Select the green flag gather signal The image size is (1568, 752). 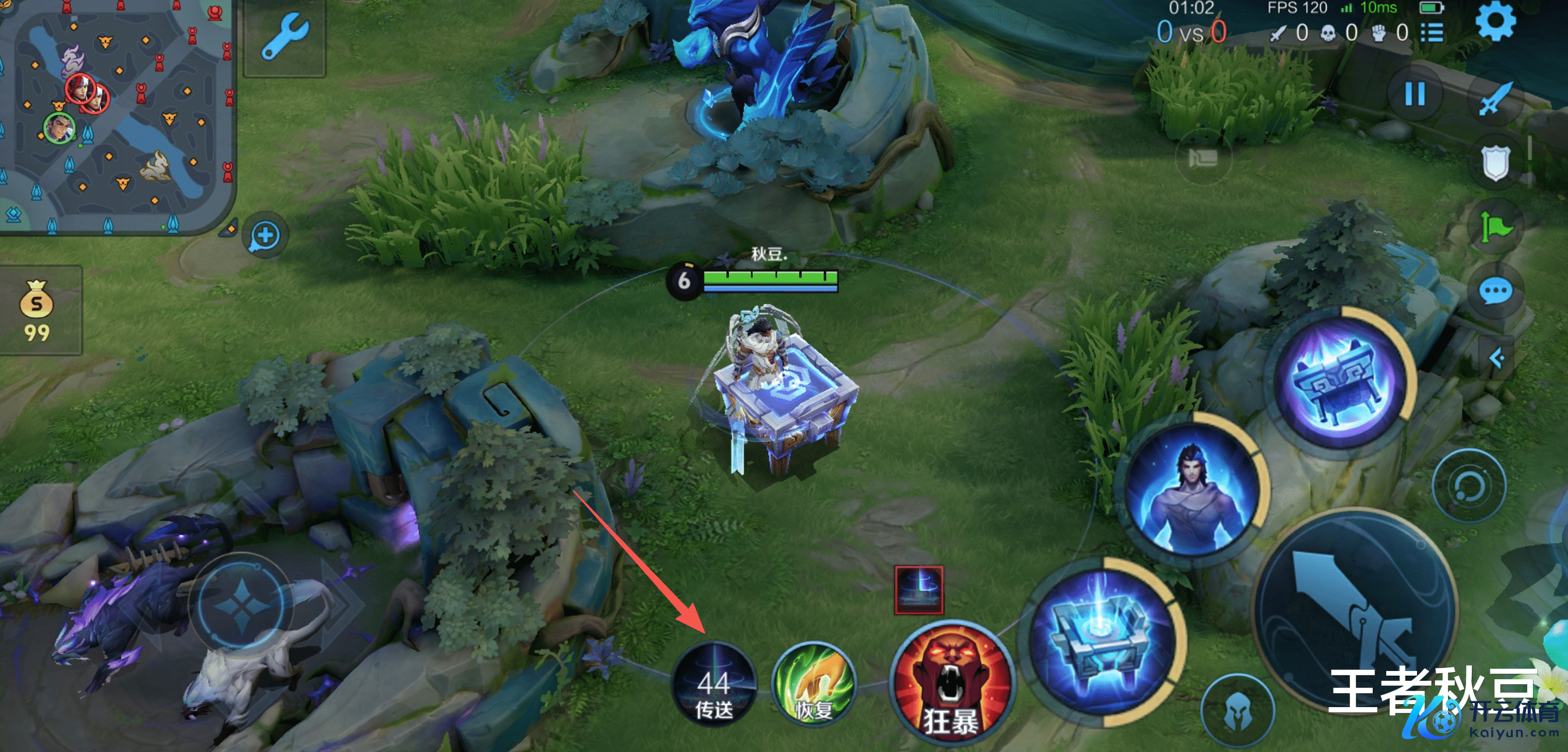coord(1495,228)
